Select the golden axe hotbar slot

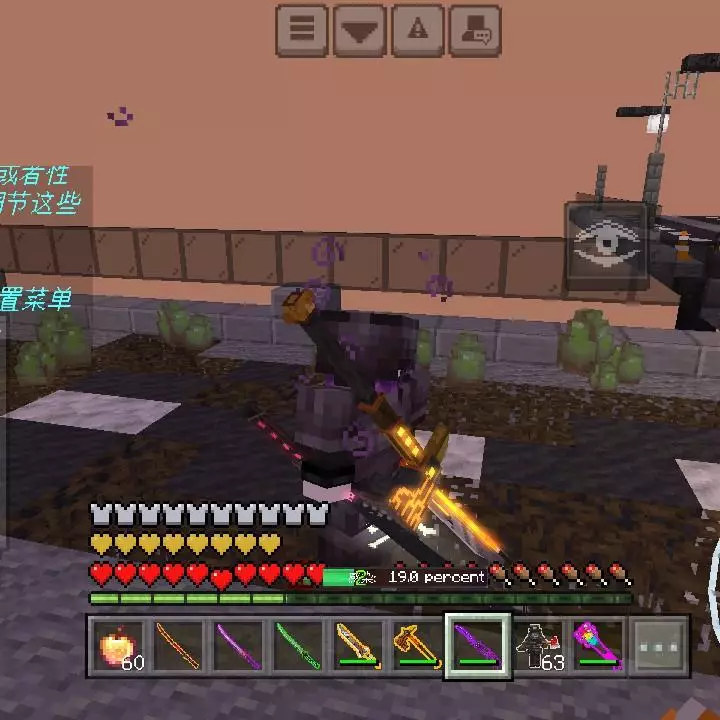pyautogui.click(x=418, y=646)
